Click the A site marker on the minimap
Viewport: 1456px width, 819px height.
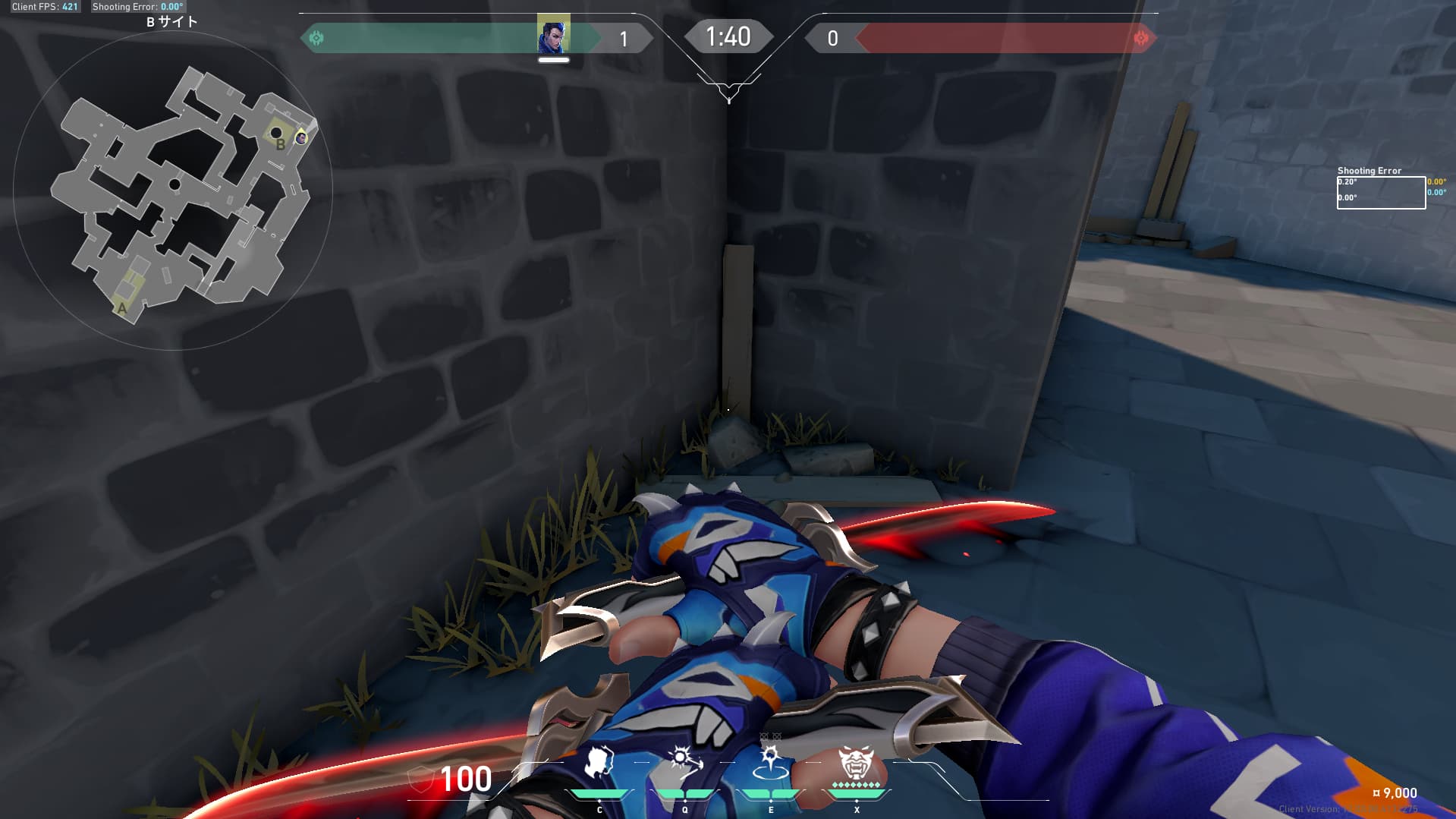122,308
